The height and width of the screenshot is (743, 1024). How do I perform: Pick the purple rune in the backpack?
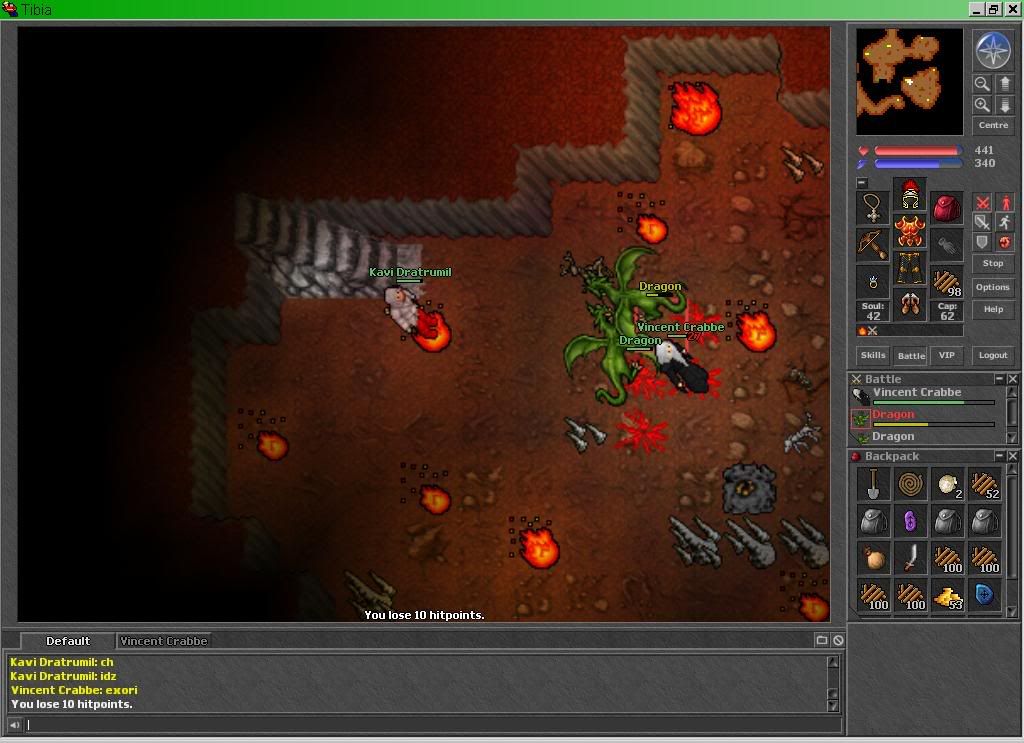[910, 521]
